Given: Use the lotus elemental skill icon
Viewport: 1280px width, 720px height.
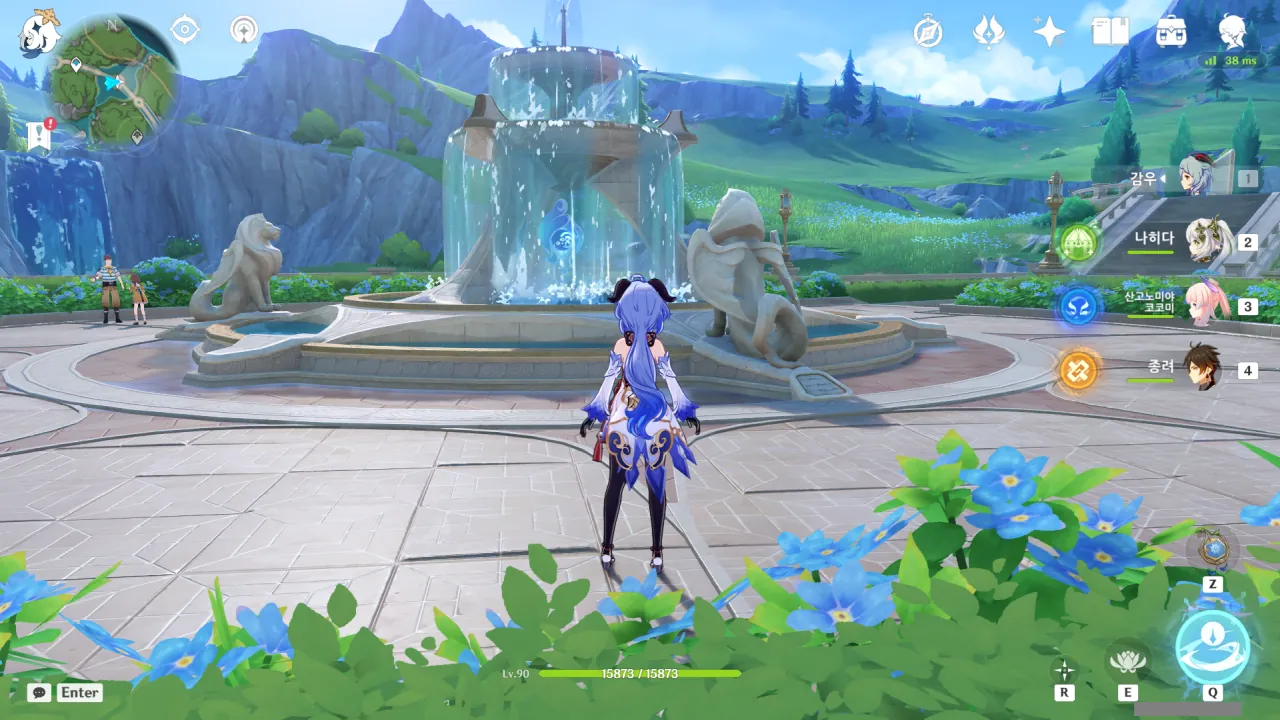Looking at the screenshot, I should pos(1127,660).
